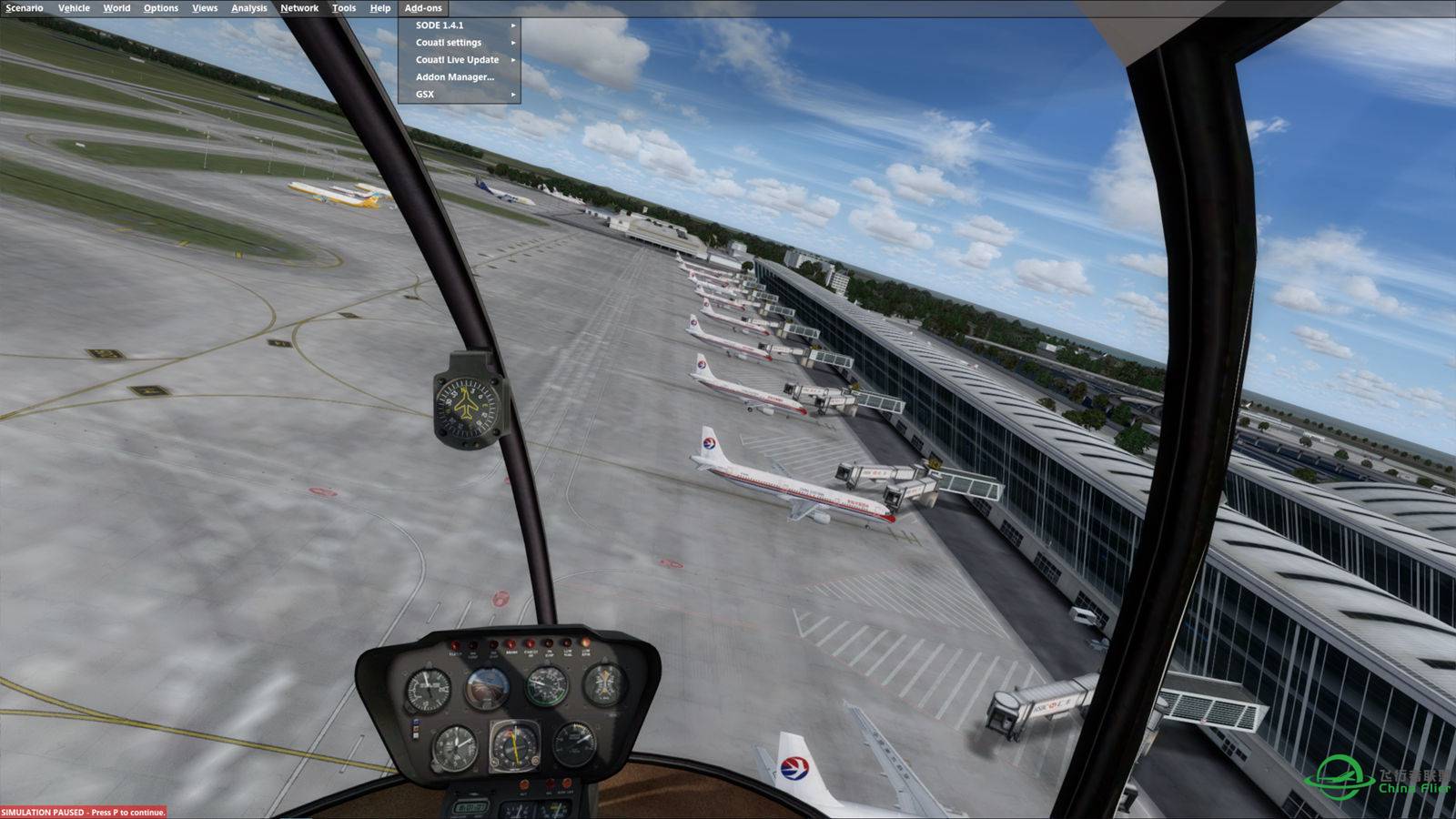Open the Network menu
The width and height of the screenshot is (1456, 819).
(299, 8)
